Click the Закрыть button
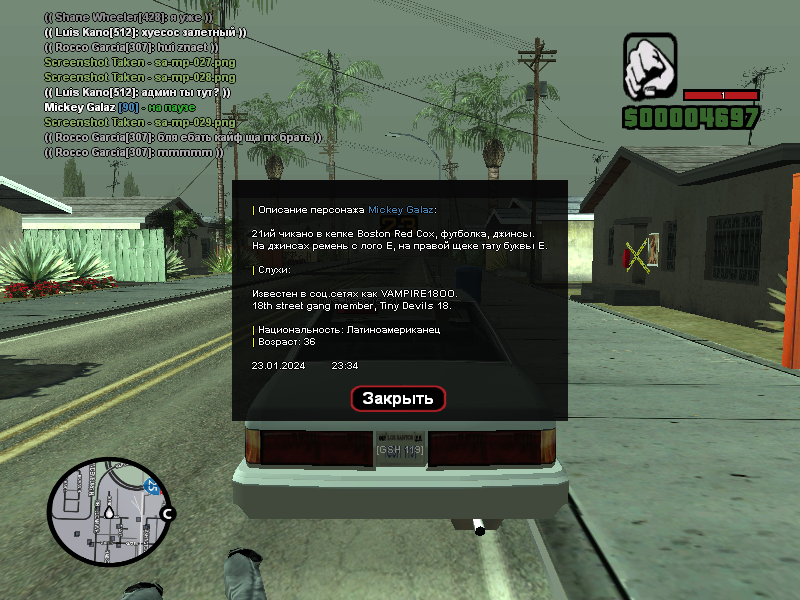Viewport: 800px width, 600px height. click(x=398, y=398)
